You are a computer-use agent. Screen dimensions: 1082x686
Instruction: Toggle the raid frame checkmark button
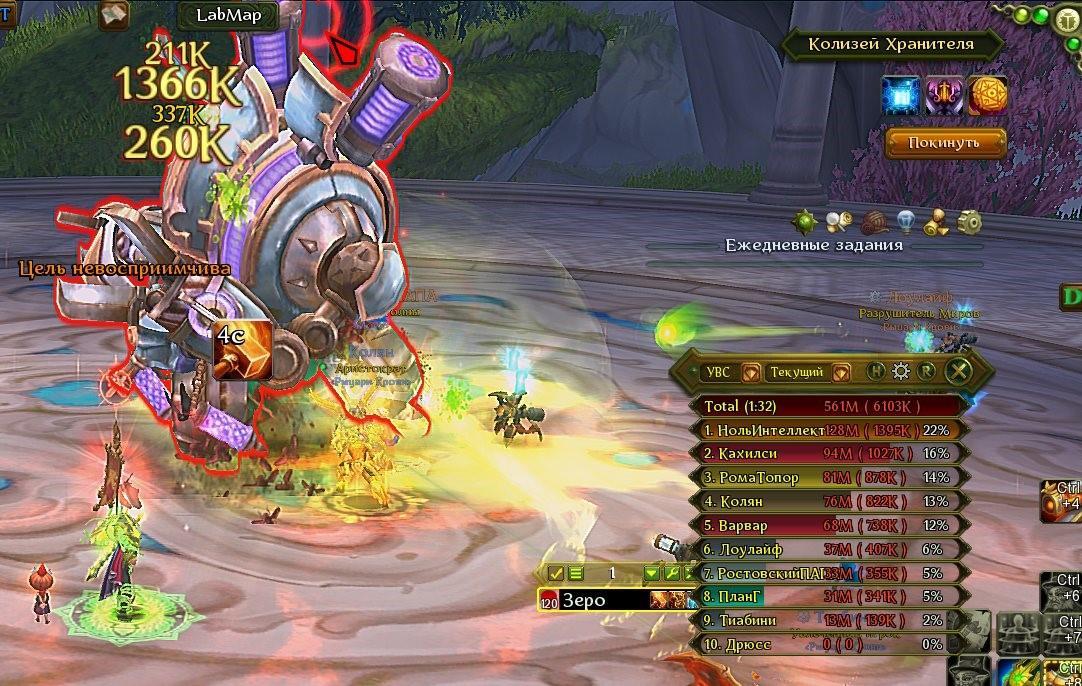click(x=557, y=574)
